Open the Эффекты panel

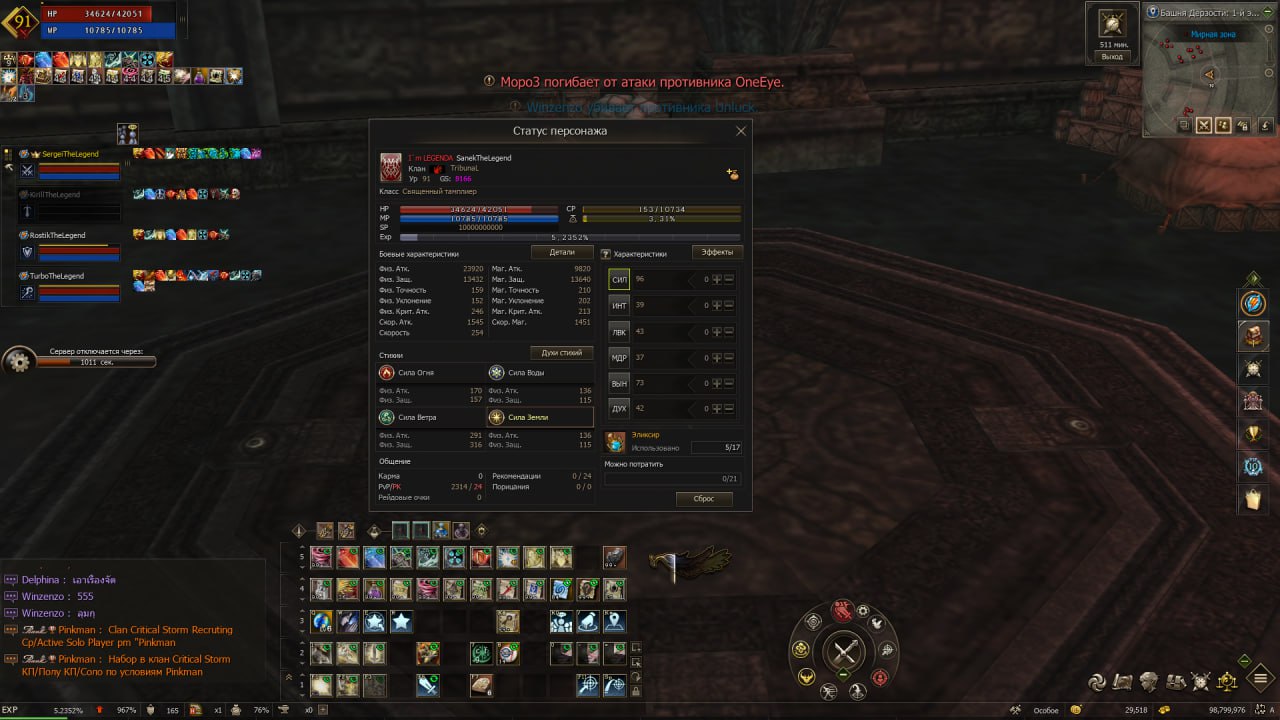coord(717,253)
